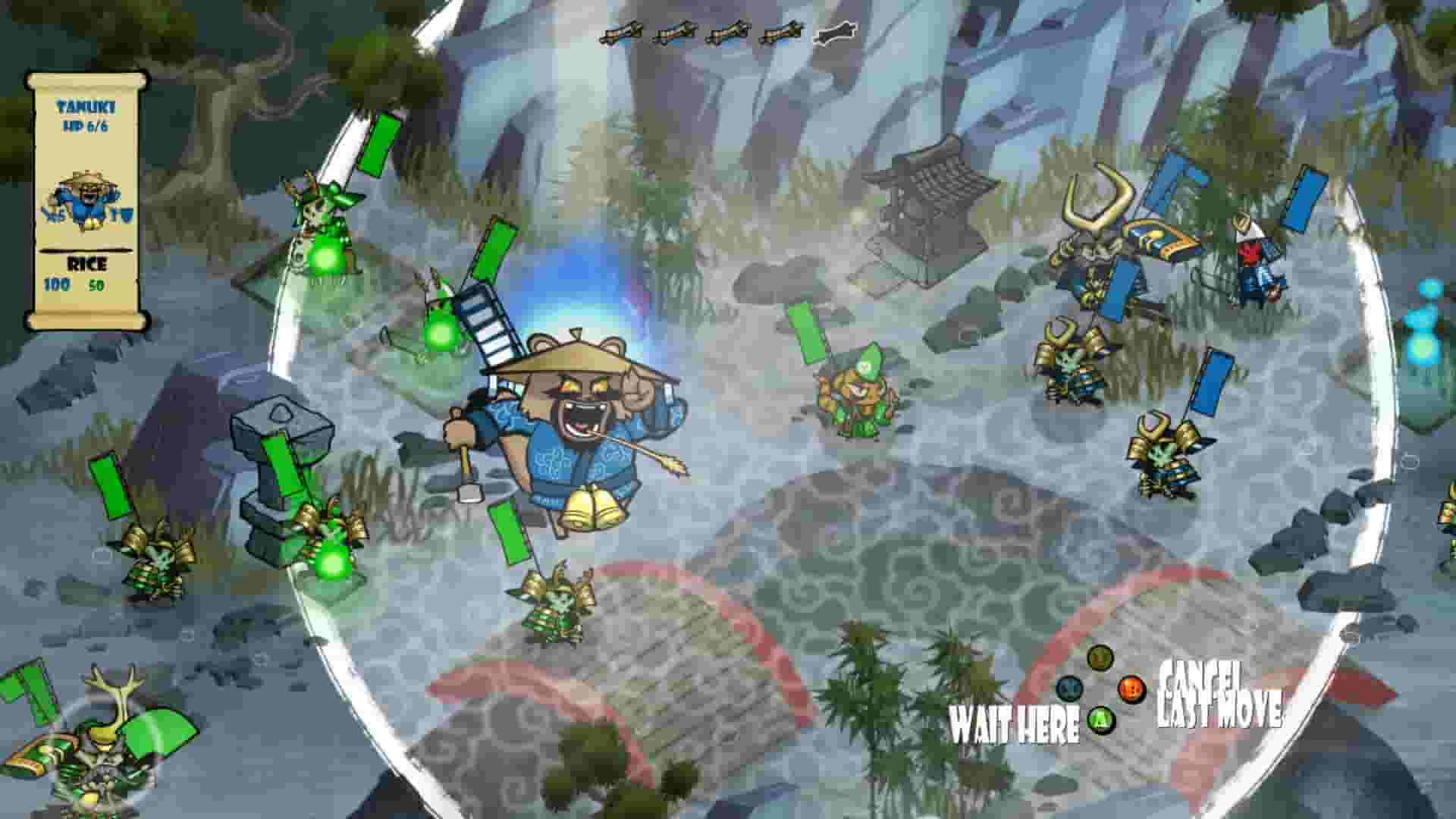The image size is (1456, 819).
Task: Click the yellow Y face button icon
Action: pyautogui.click(x=1098, y=657)
